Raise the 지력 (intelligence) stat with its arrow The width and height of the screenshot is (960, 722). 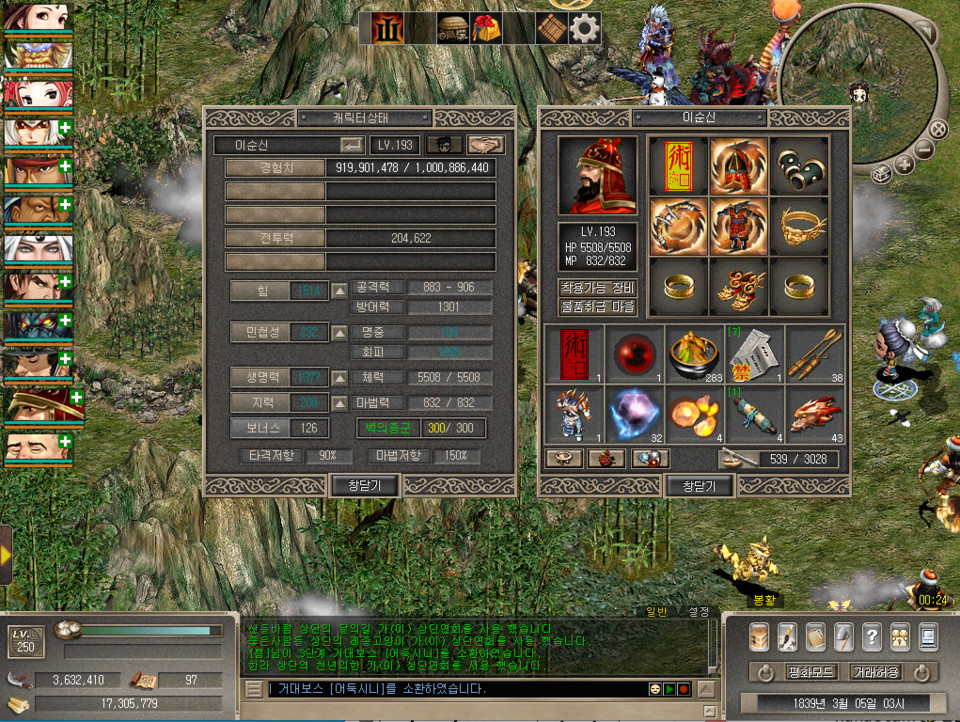(340, 403)
